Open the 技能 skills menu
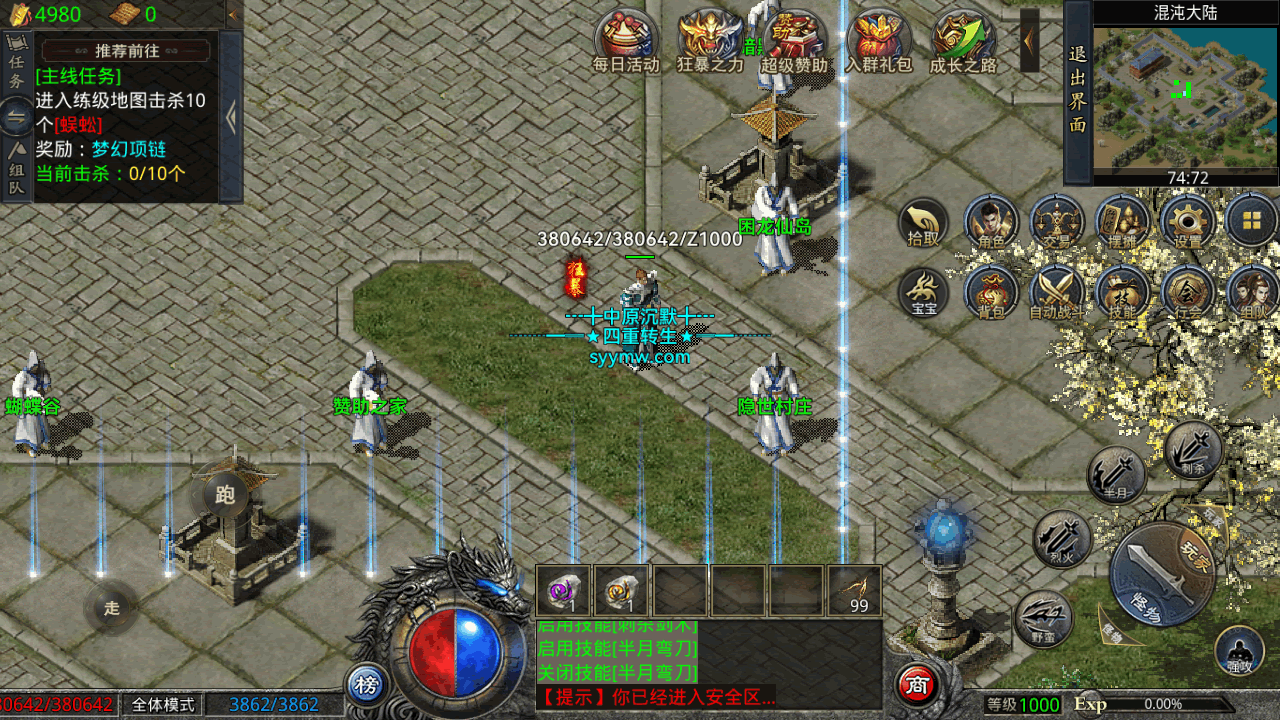 click(1122, 292)
